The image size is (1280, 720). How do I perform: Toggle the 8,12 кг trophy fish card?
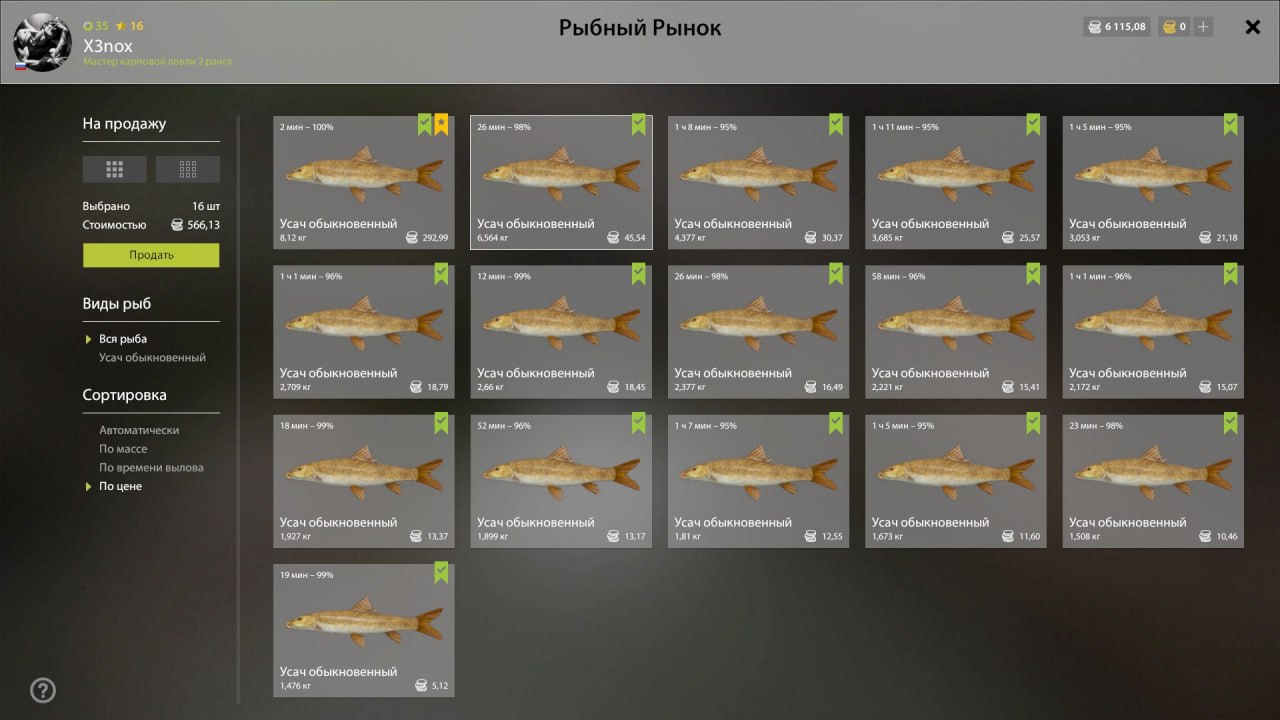pyautogui.click(x=364, y=182)
